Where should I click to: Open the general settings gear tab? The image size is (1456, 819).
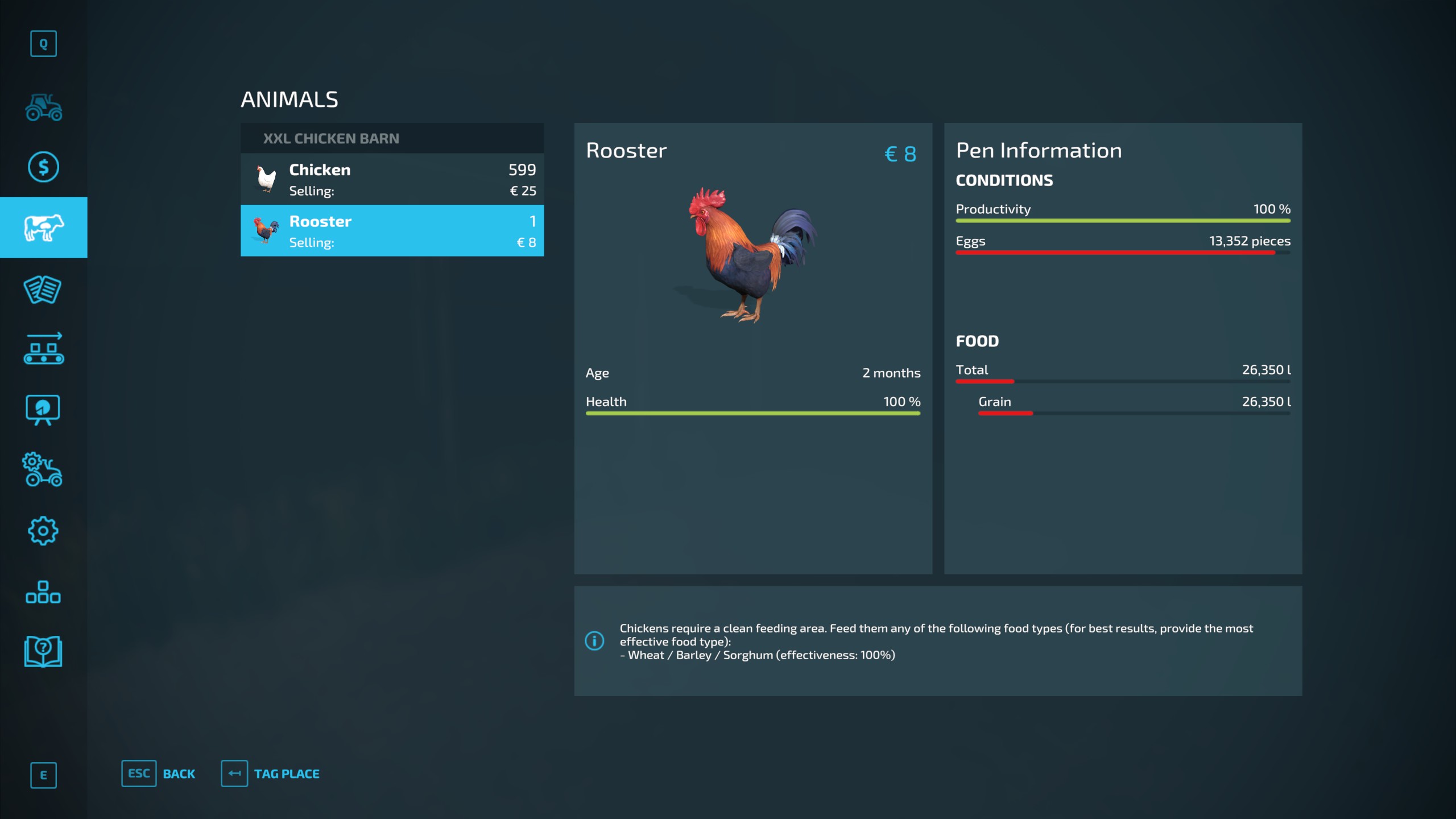pos(43,531)
